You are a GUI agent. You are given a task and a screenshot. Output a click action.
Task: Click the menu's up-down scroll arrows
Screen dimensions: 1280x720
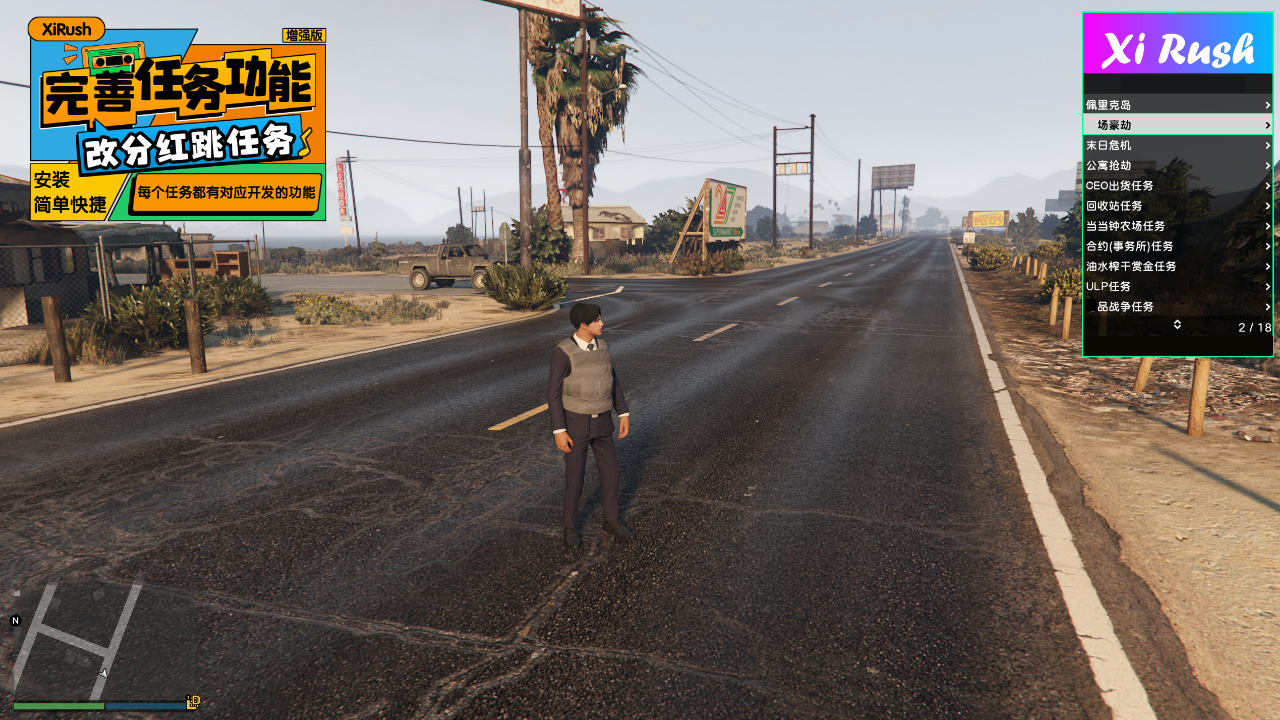point(1177,324)
